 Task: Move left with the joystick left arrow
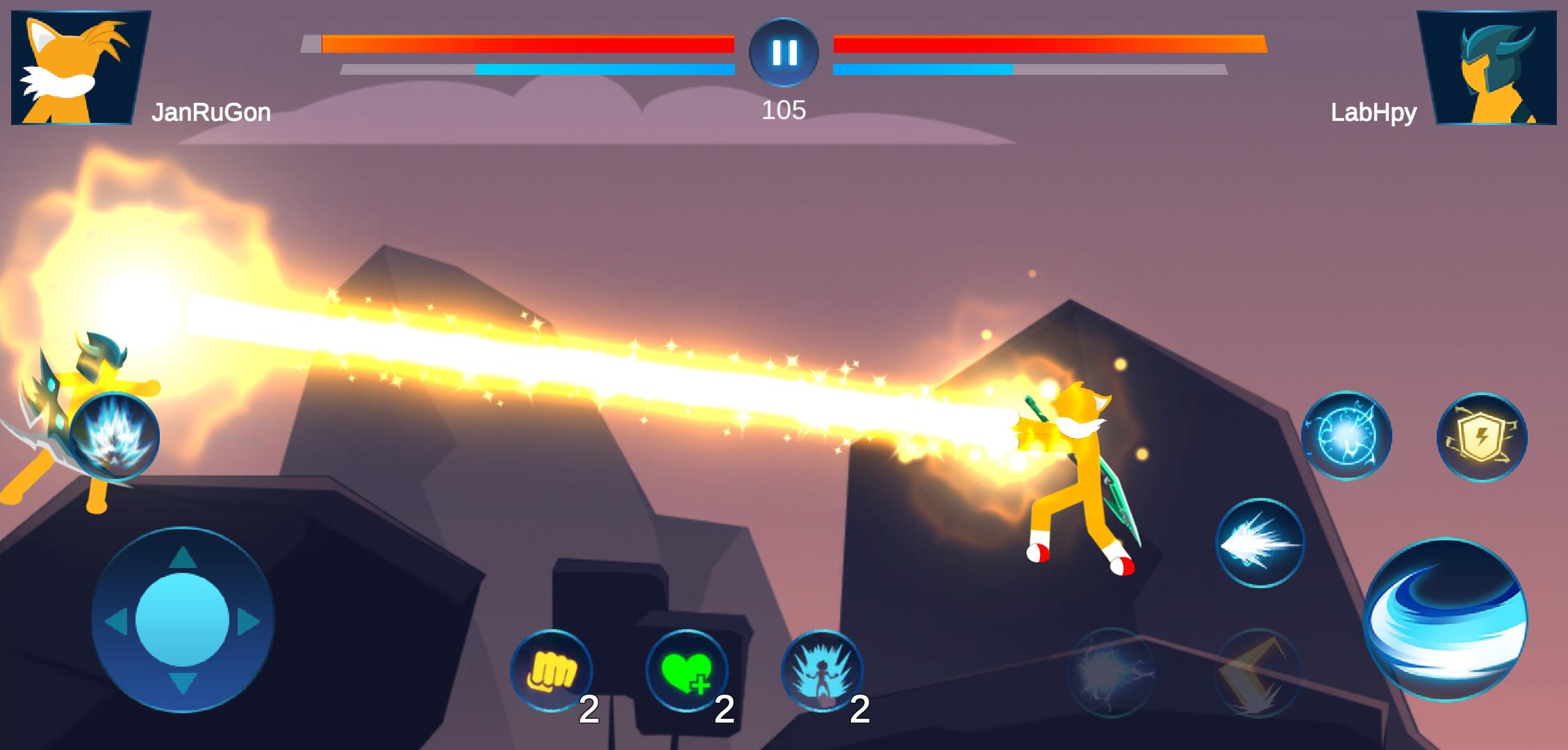pyautogui.click(x=117, y=622)
